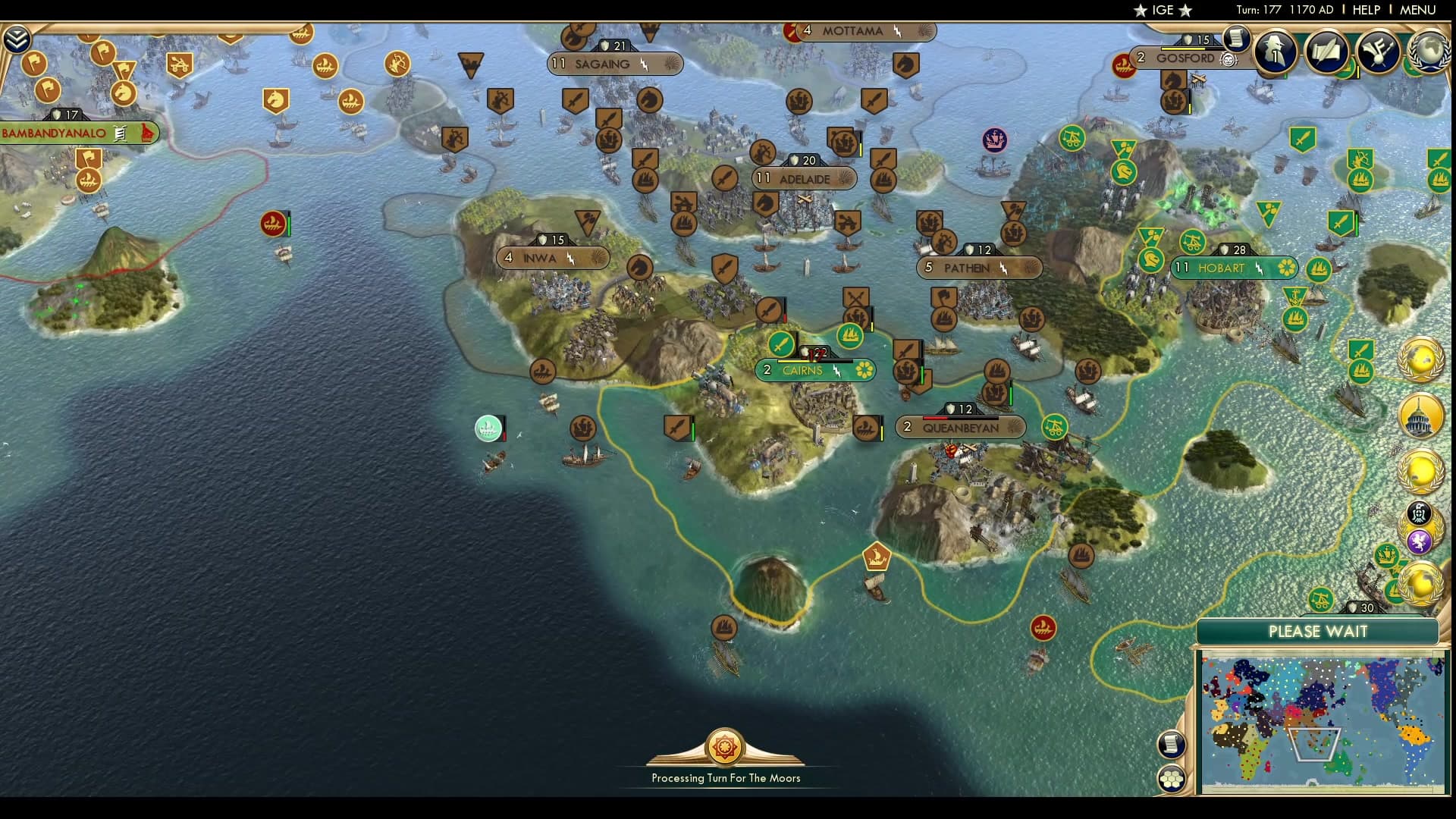Screen dimensions: 1456x819
Task: Toggle Strategic View with the hexagon icon
Action: click(x=1172, y=777)
